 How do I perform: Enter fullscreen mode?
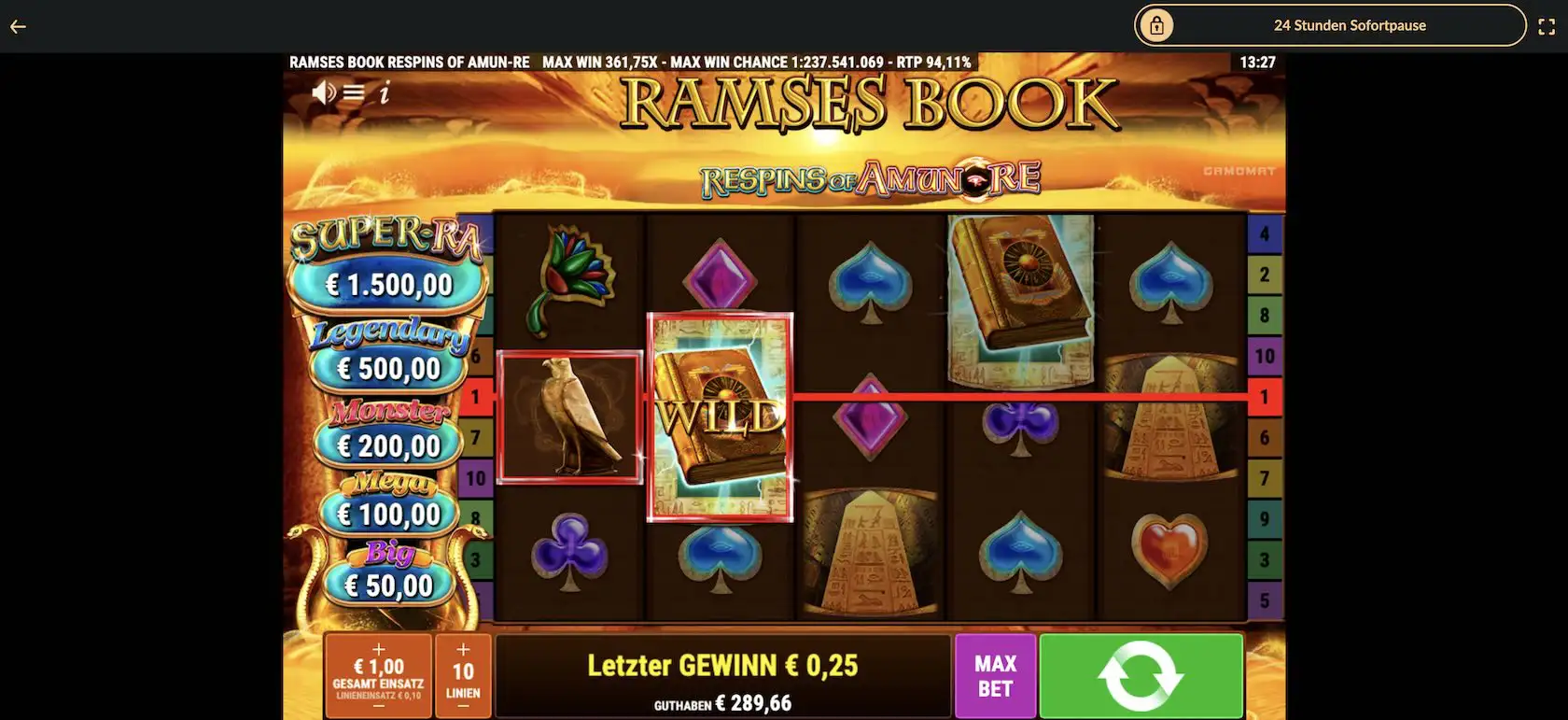click(1547, 26)
